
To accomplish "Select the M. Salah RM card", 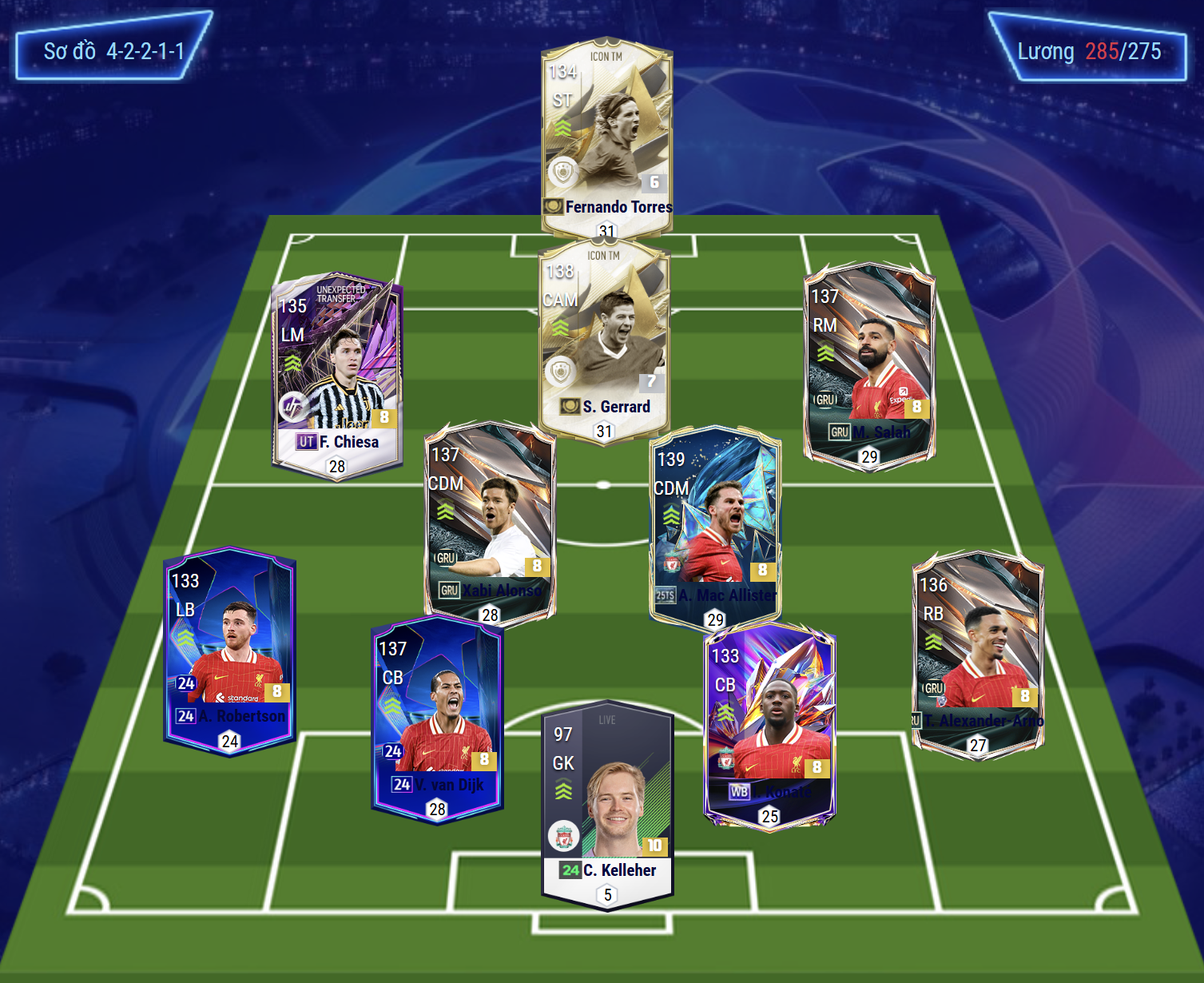I will 869,364.
